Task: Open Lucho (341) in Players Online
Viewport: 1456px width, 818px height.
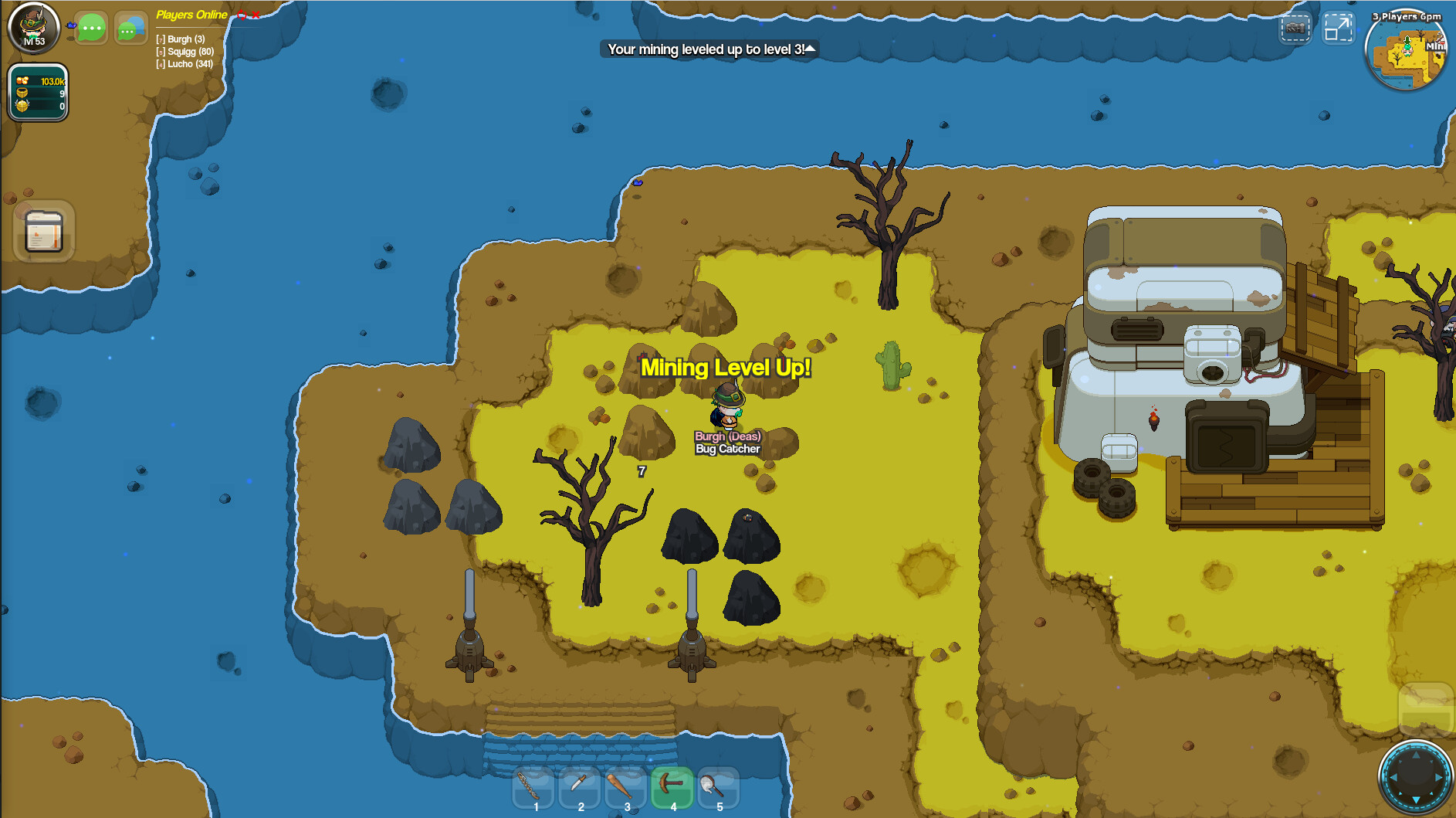Action: [x=184, y=64]
